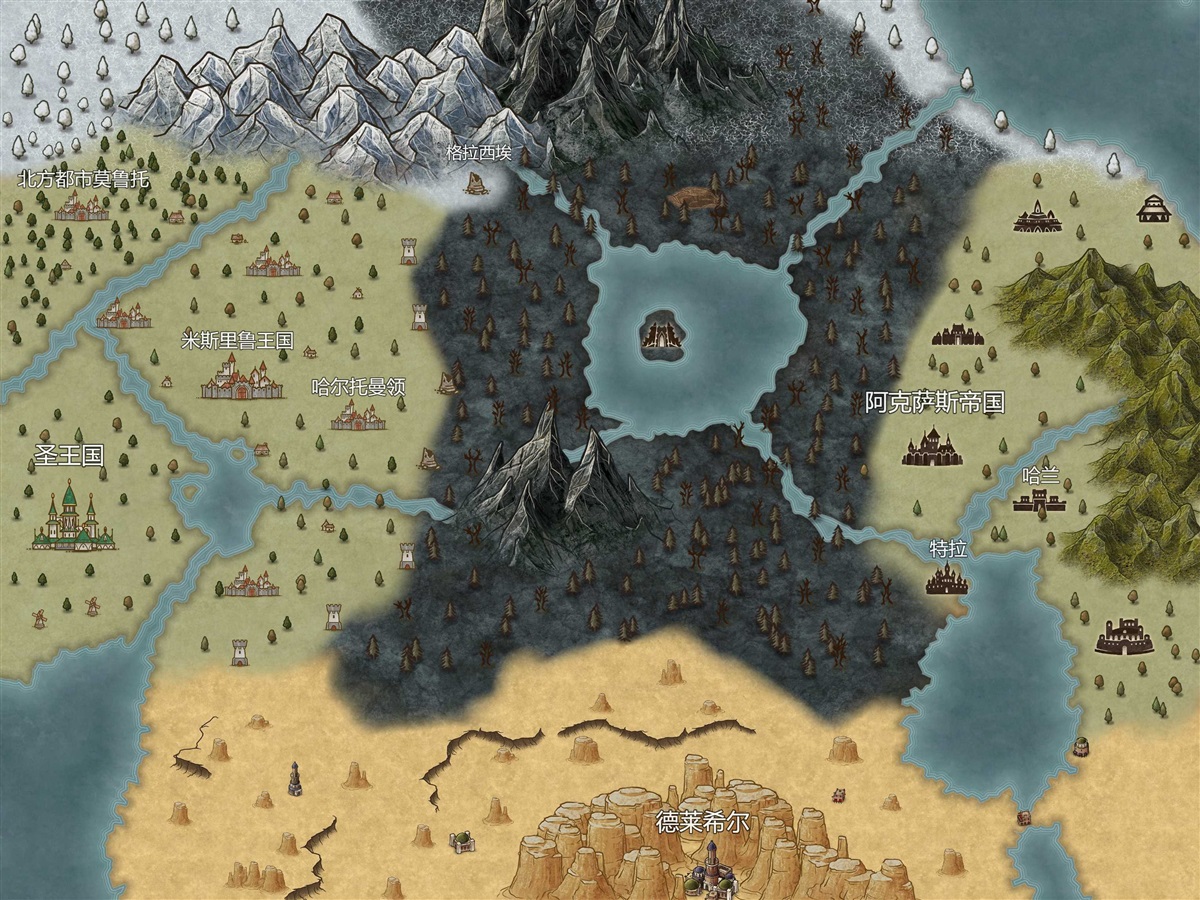This screenshot has width=1200, height=900.
Task: Pick the 哈尔托曼领 town marker
Action: 358,415
